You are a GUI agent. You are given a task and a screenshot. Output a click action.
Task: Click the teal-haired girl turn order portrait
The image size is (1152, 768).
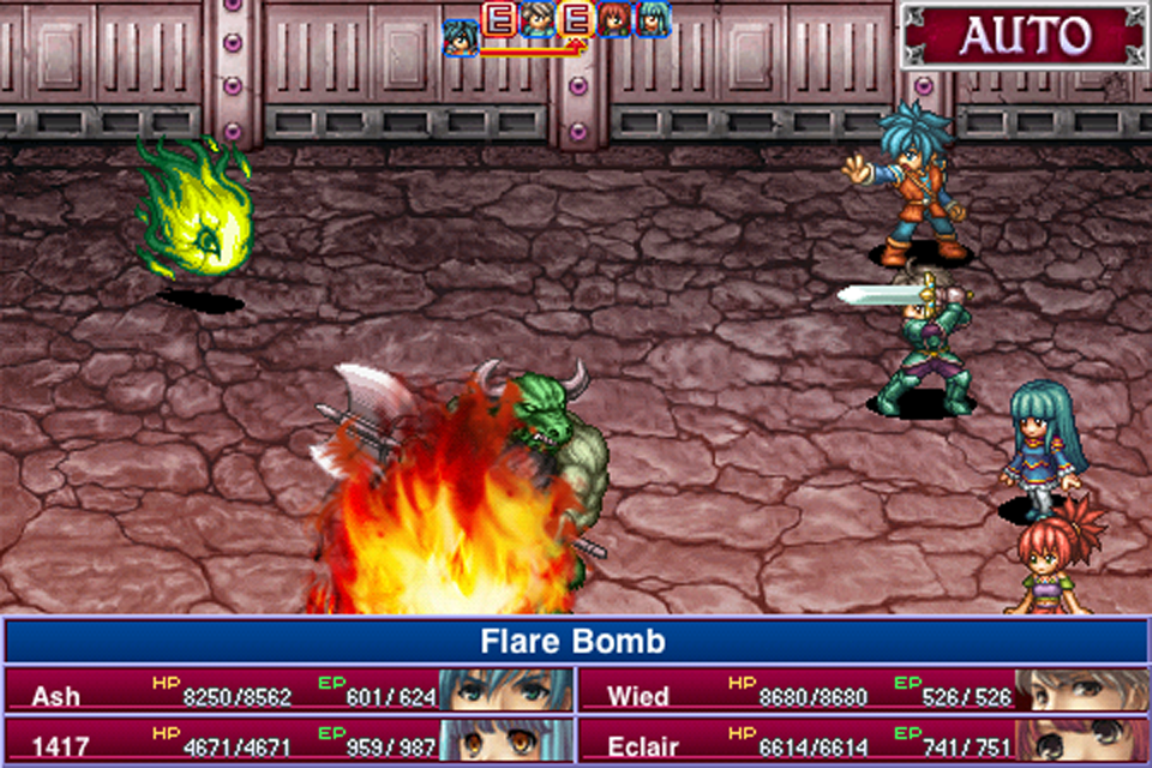click(x=652, y=19)
